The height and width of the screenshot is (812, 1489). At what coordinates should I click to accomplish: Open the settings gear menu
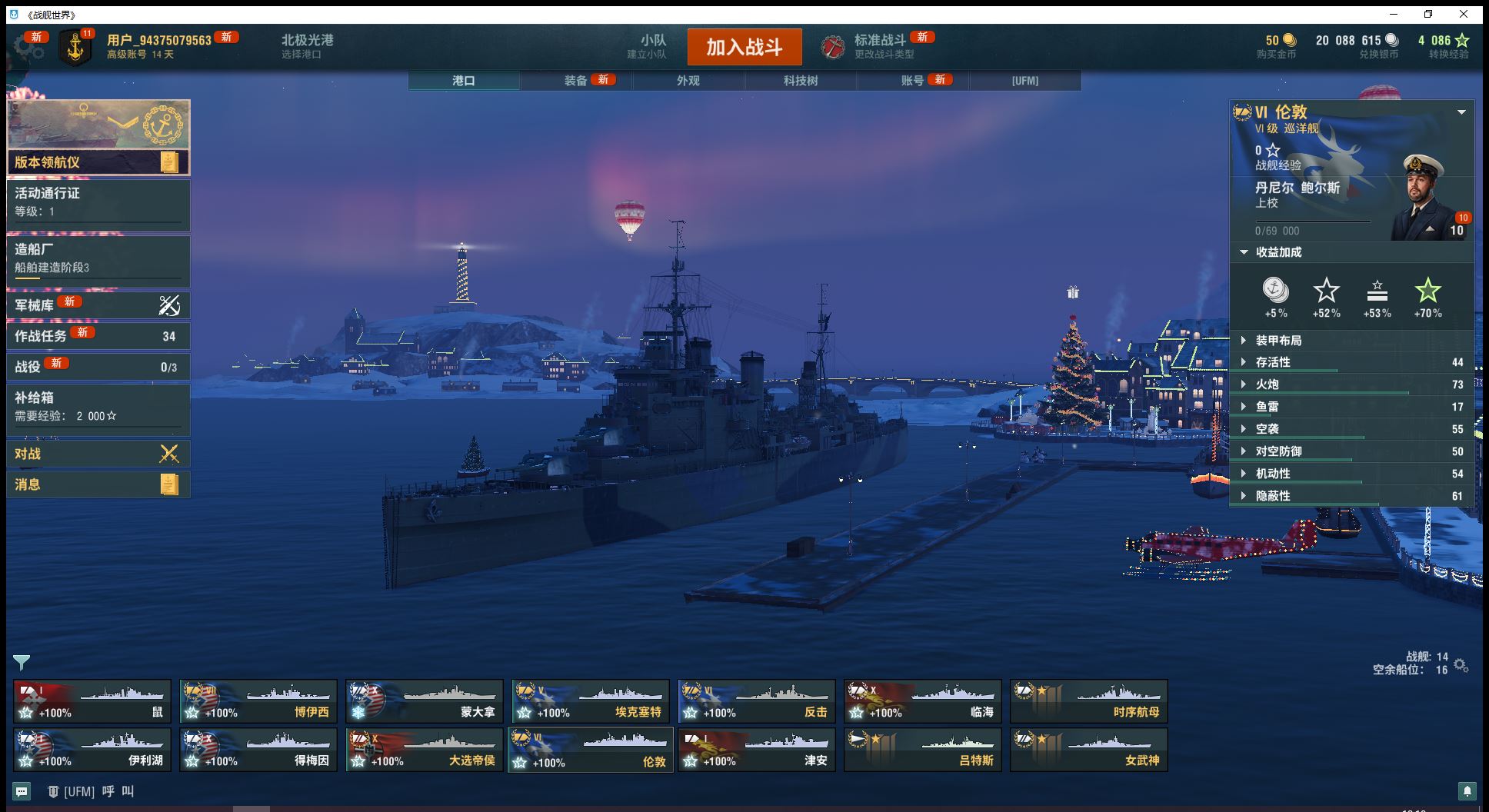(x=28, y=47)
